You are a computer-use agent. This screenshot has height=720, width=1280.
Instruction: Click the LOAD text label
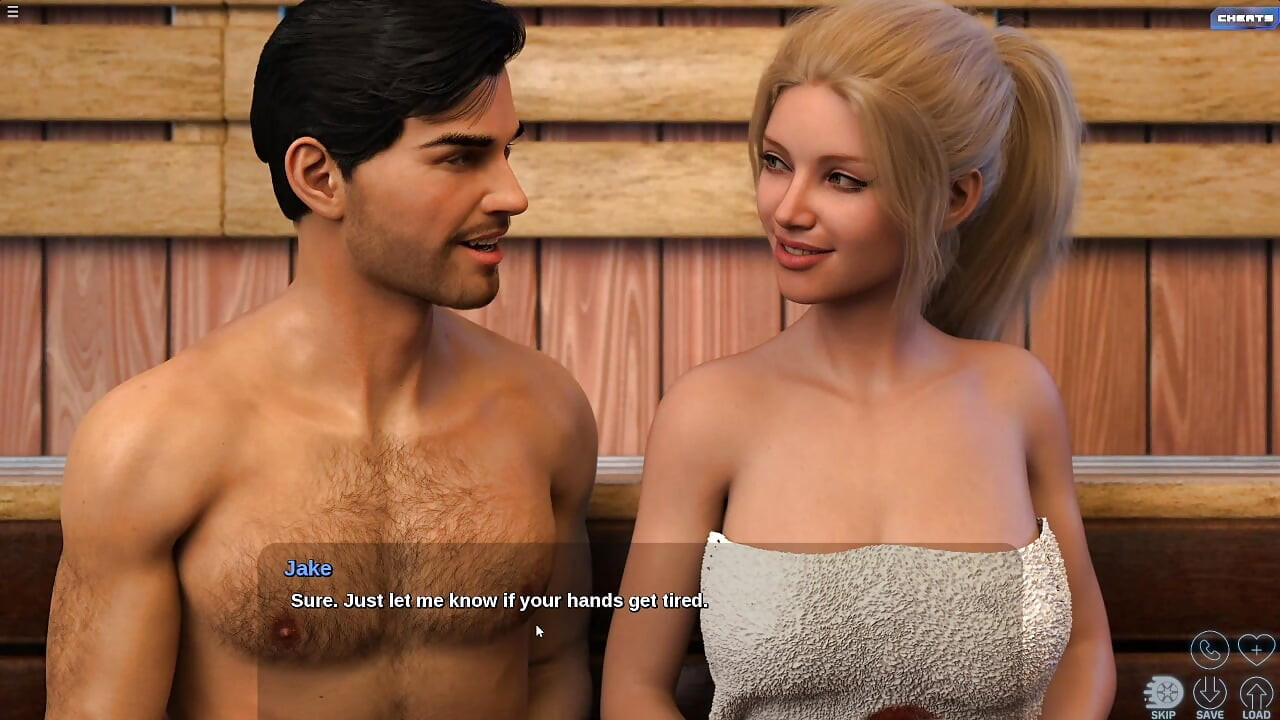[1254, 713]
